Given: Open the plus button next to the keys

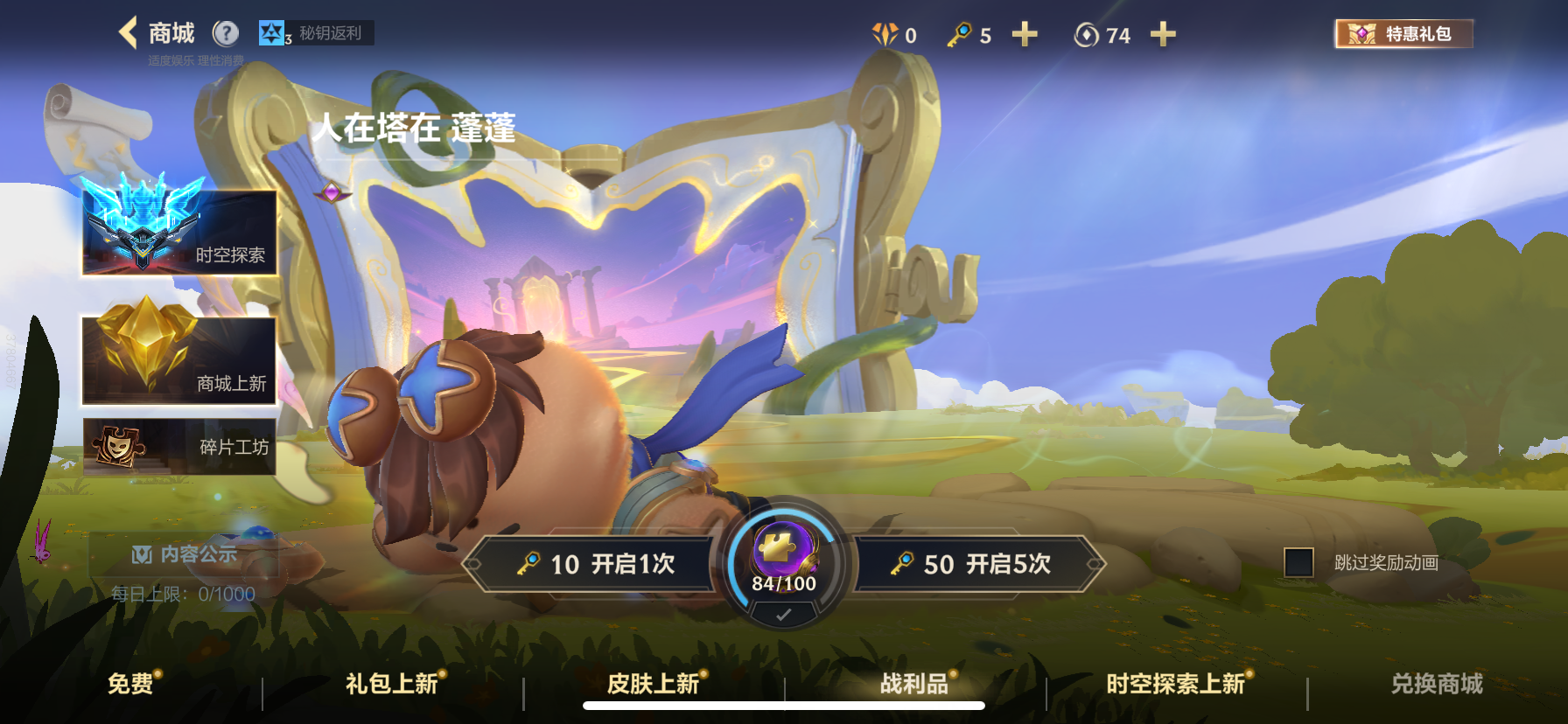Looking at the screenshot, I should click(x=1024, y=35).
